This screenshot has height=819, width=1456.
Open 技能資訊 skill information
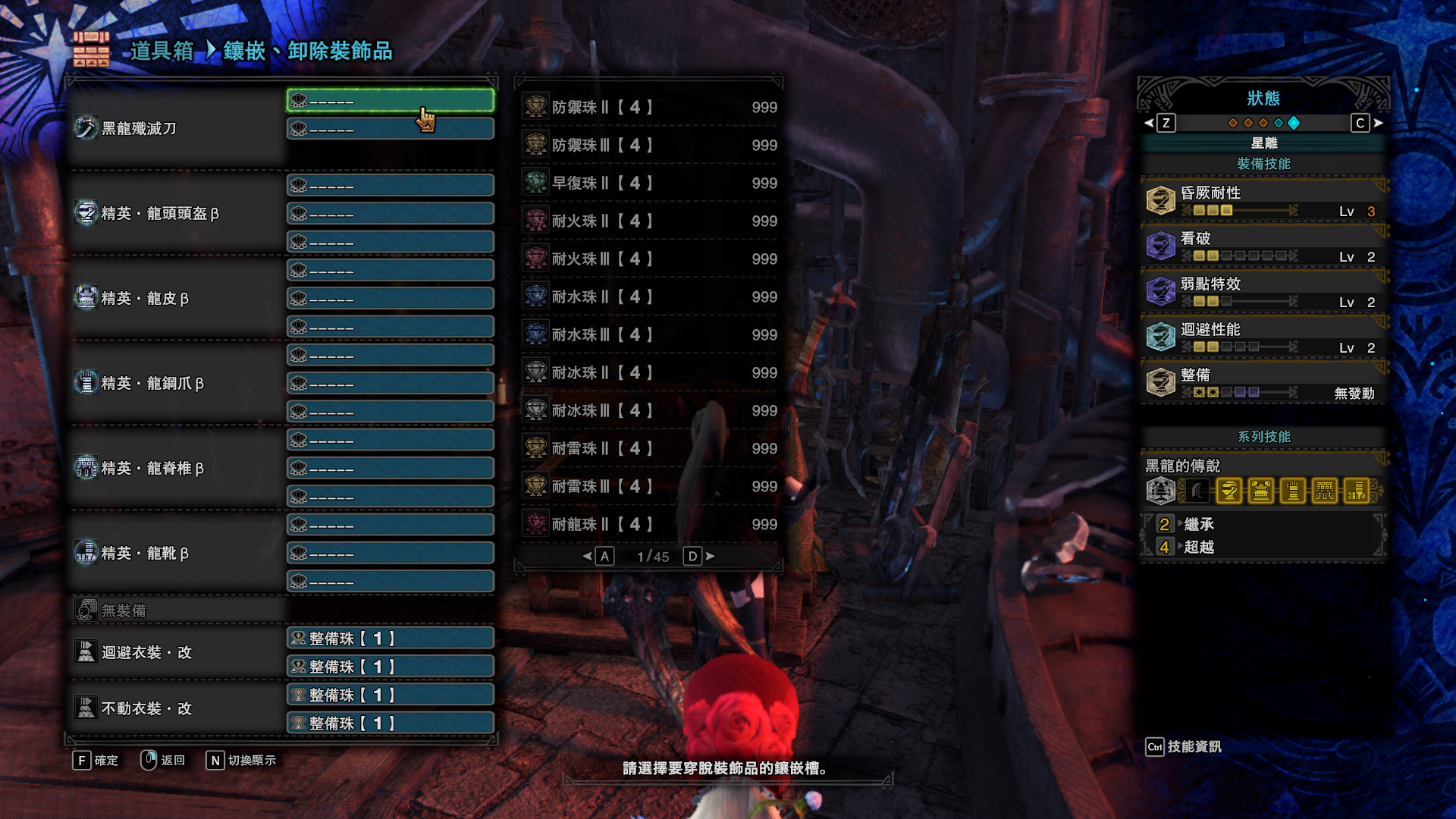[x=1185, y=747]
